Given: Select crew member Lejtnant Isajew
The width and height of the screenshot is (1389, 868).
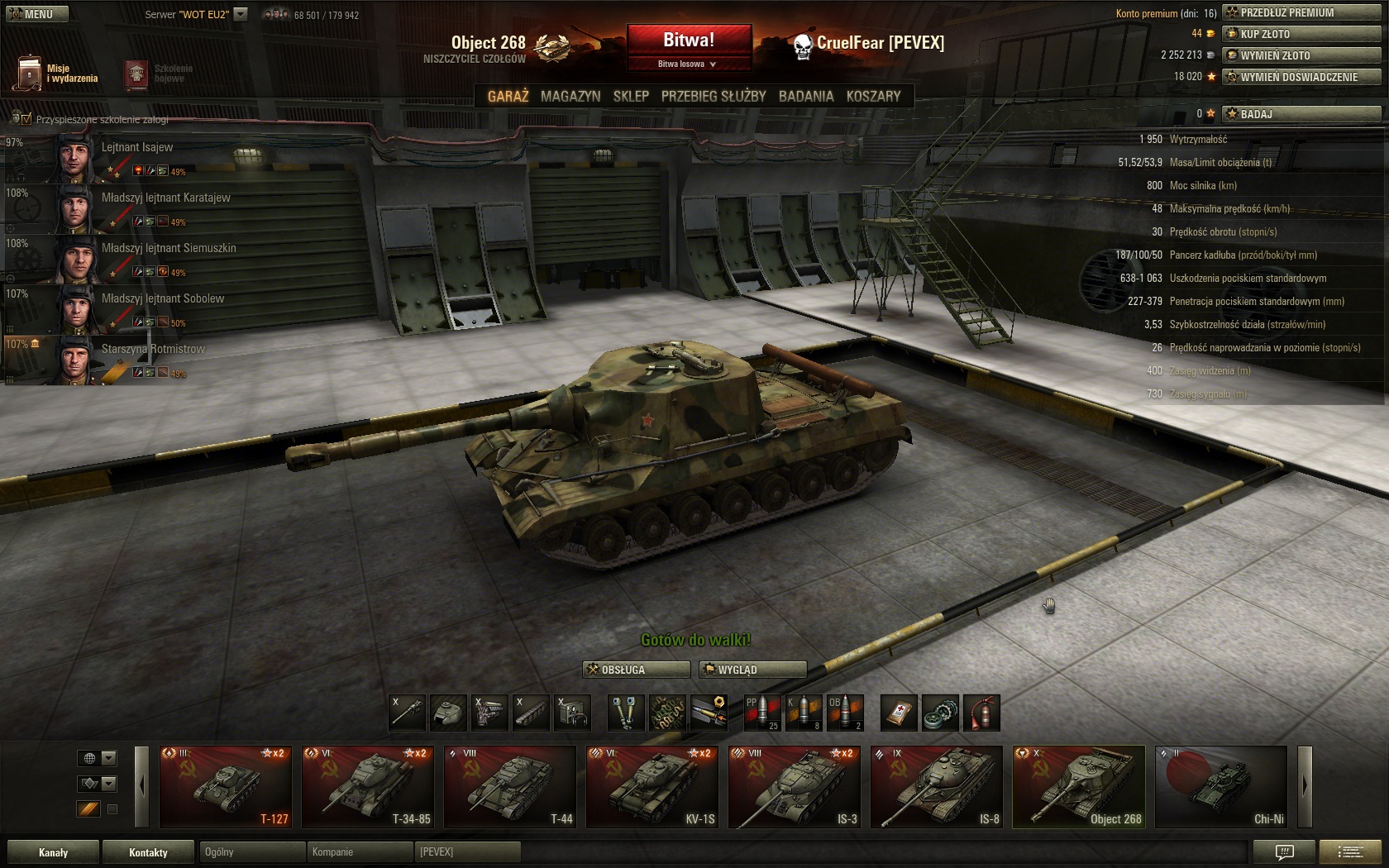Looking at the screenshot, I should pos(136,157).
